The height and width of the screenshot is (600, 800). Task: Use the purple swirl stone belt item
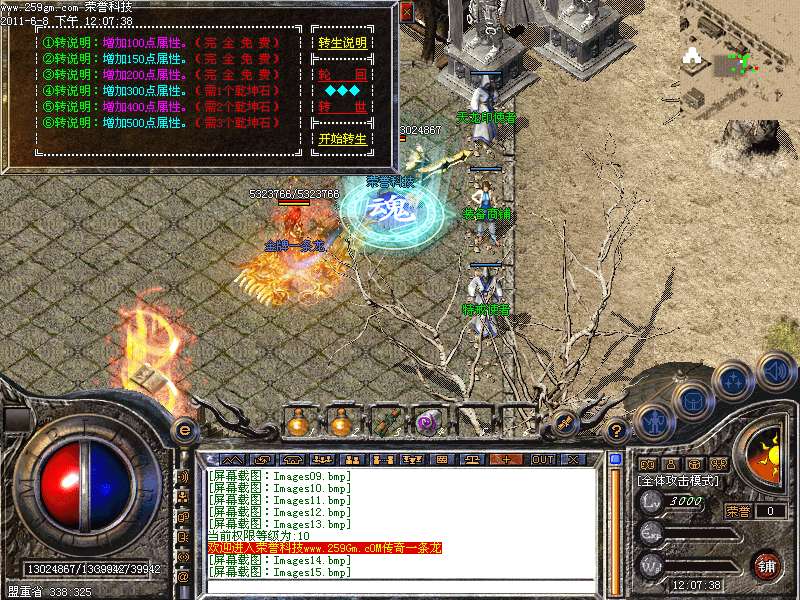pos(428,423)
